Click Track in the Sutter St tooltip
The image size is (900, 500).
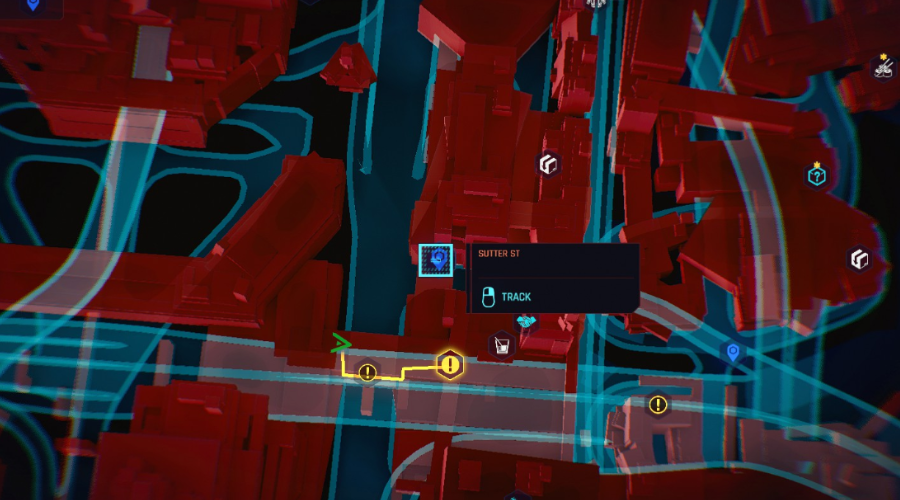click(x=516, y=297)
